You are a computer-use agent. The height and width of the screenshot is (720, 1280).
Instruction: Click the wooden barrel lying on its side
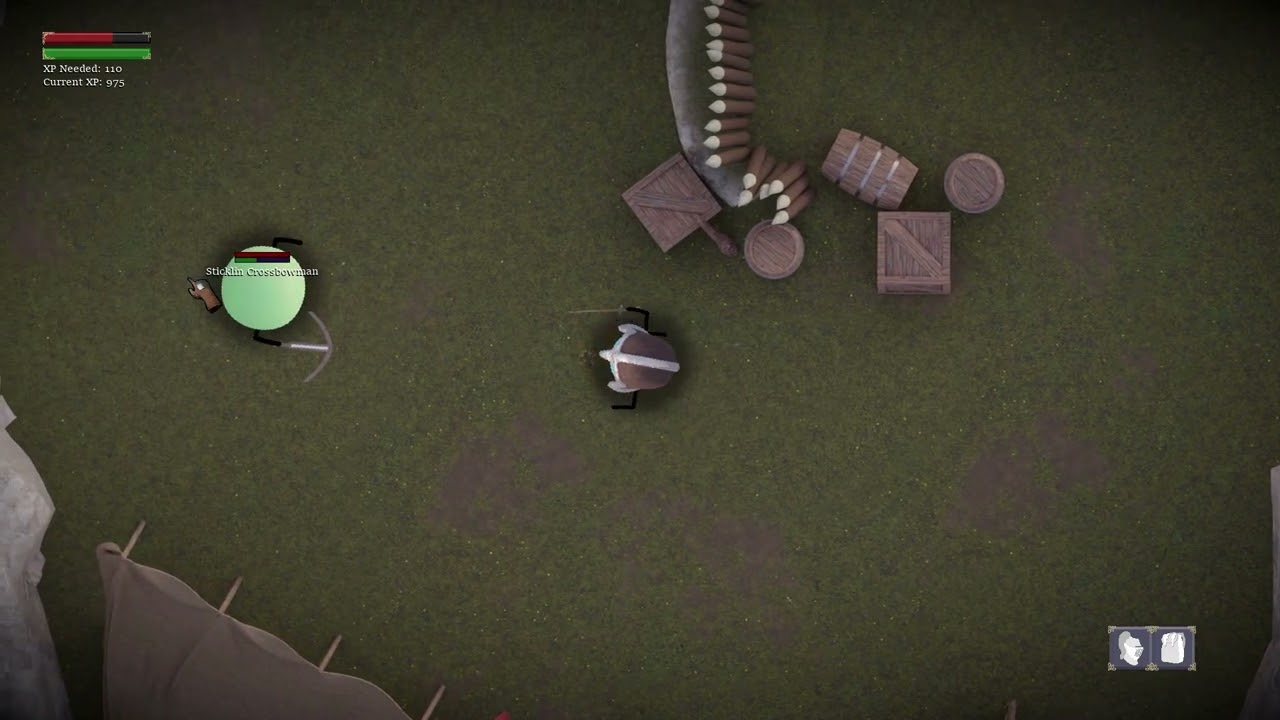tap(868, 165)
